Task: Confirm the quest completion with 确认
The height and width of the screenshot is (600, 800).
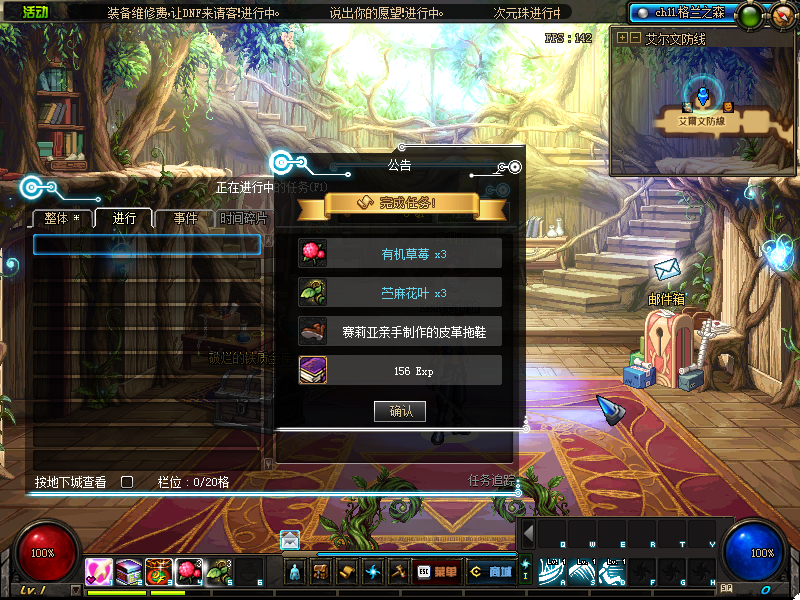Action: (x=400, y=411)
